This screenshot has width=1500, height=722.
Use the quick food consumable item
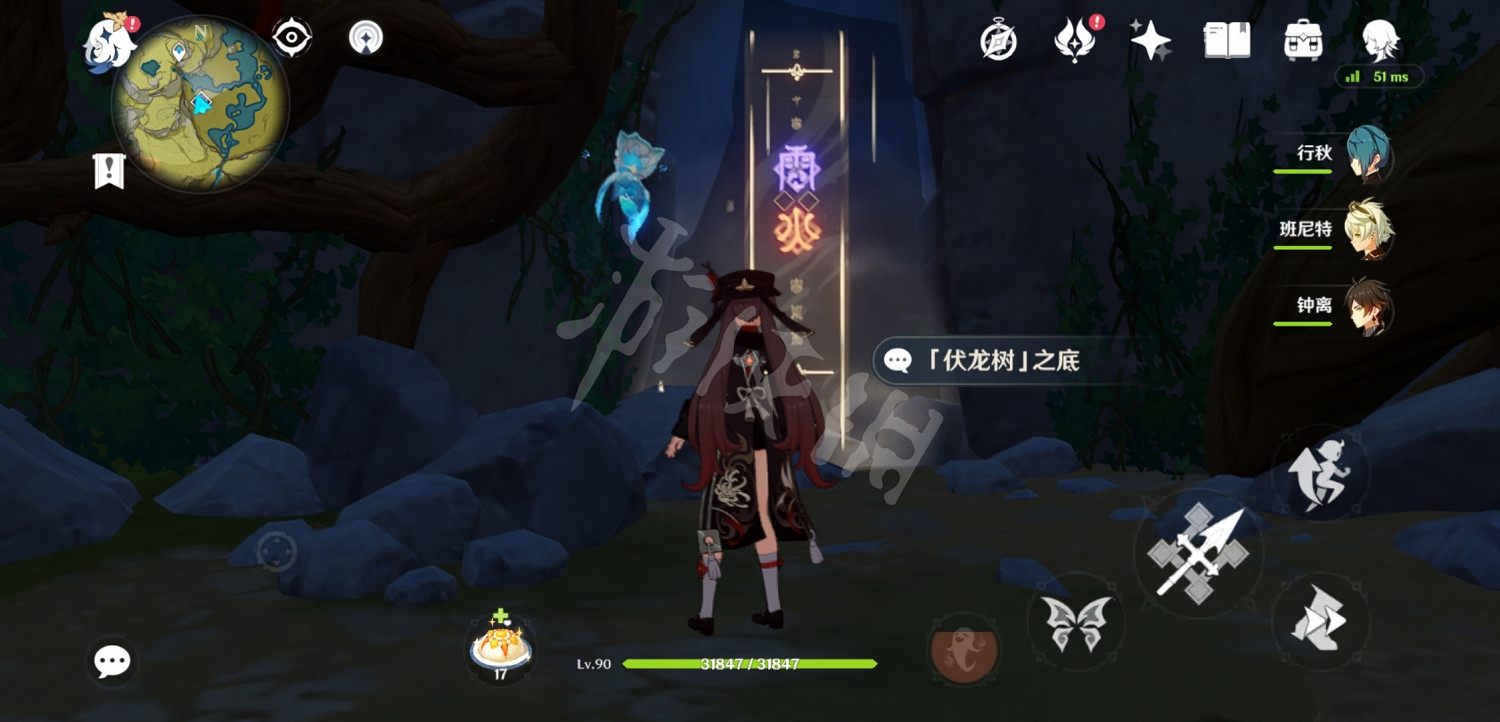(x=502, y=645)
